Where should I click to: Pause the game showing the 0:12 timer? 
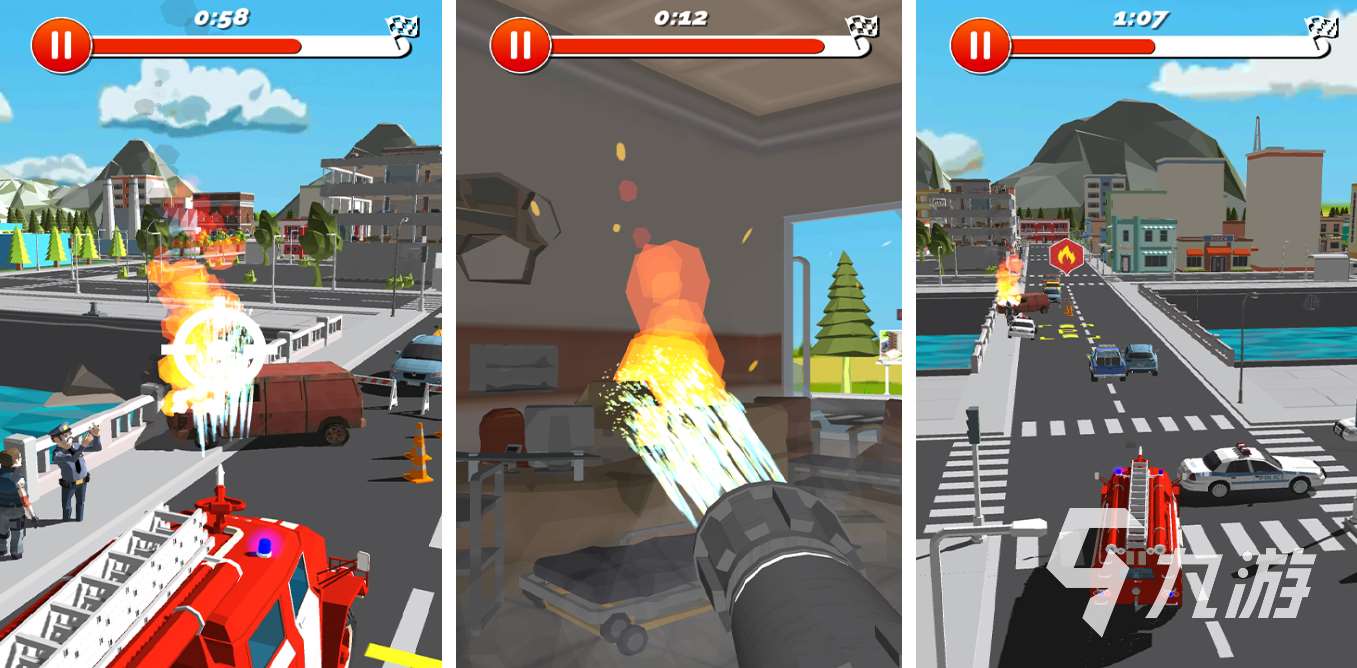520,46
